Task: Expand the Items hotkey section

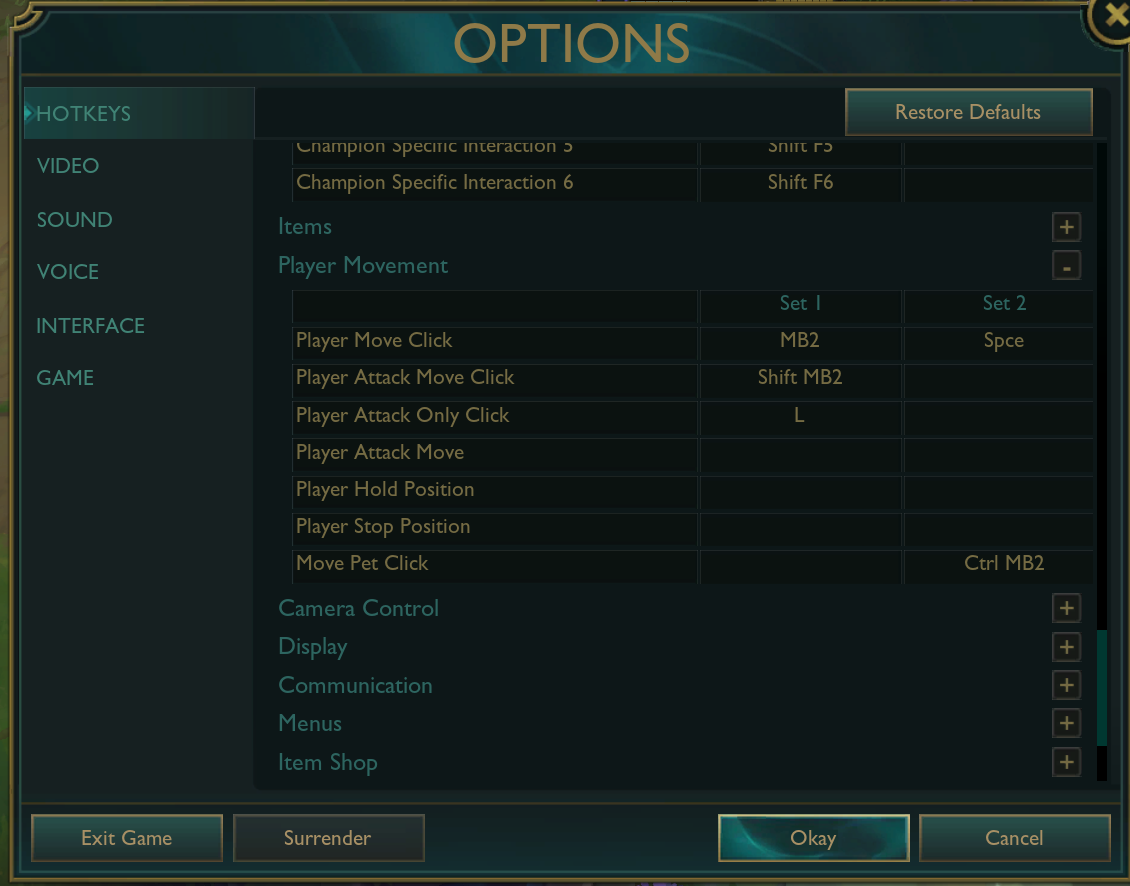Action: [1066, 228]
